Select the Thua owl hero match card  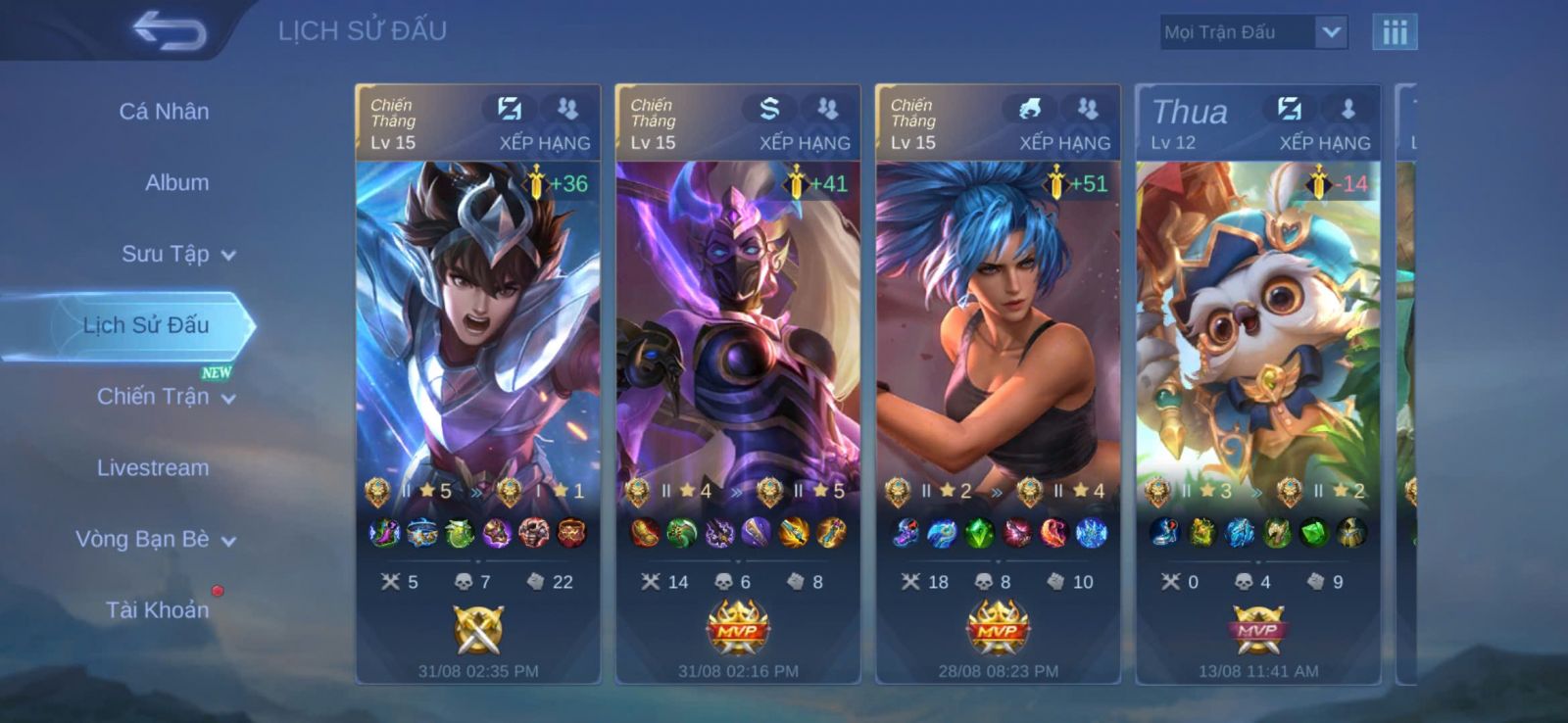1258,382
